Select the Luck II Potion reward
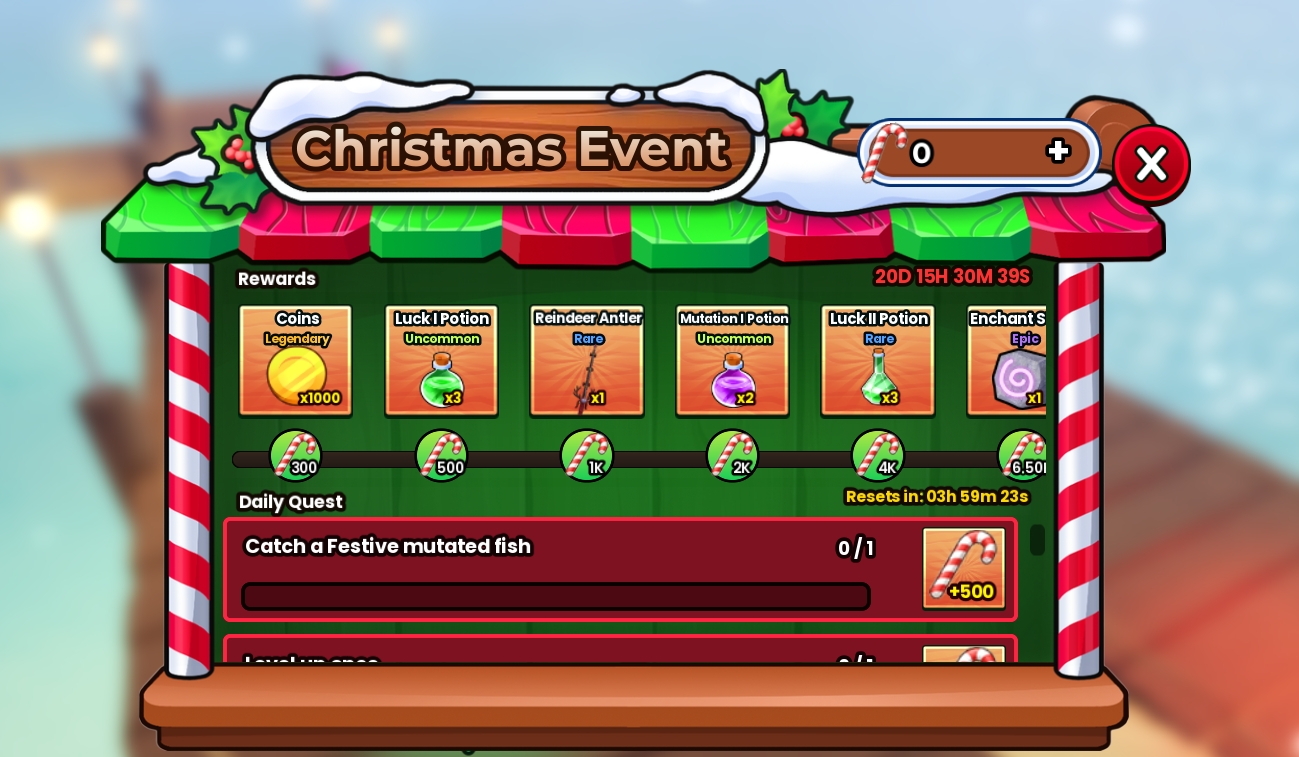Screen dimensions: 1299x757 [878, 360]
